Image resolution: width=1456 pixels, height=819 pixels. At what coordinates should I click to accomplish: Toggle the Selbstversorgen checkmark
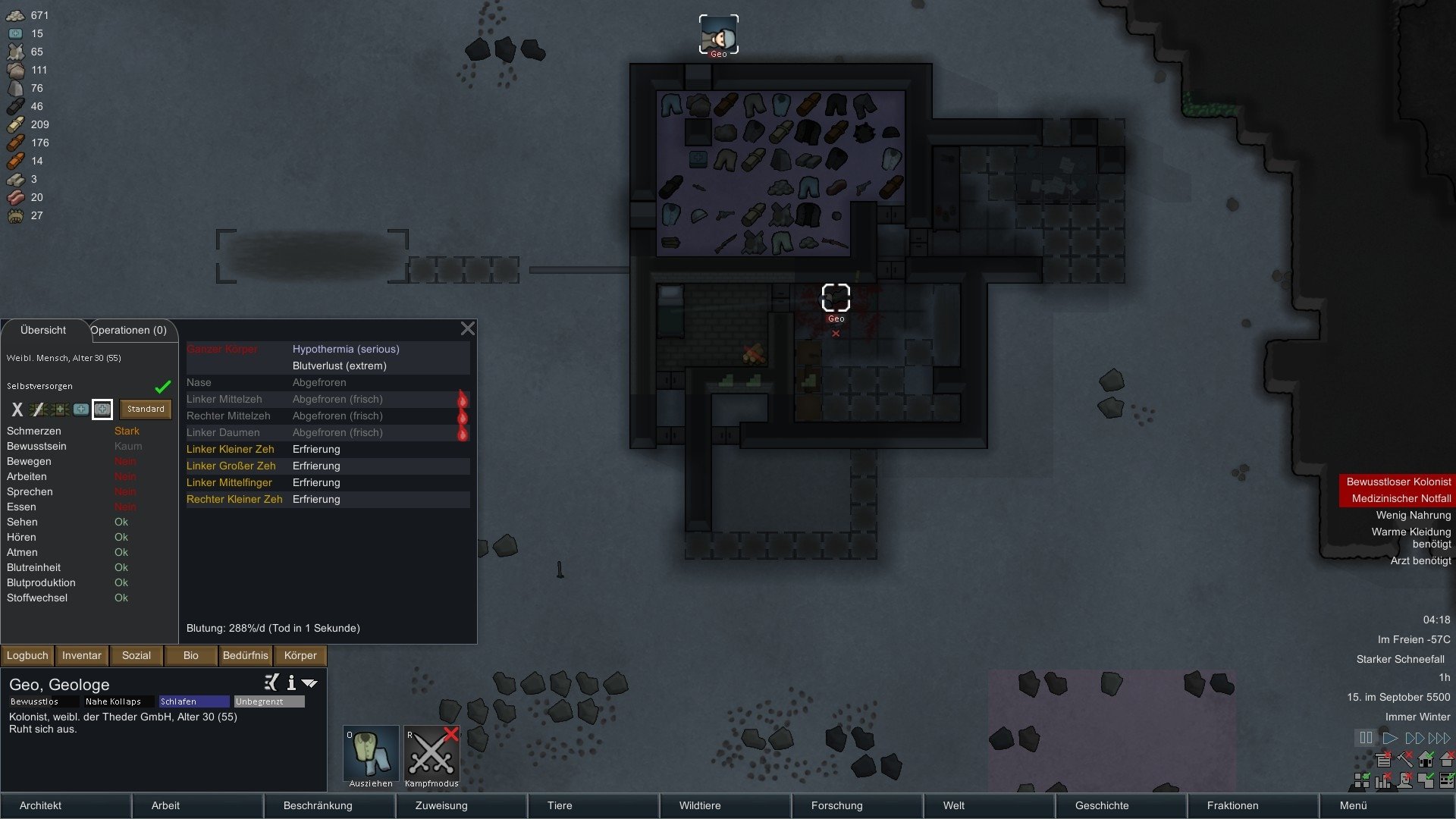point(162,387)
